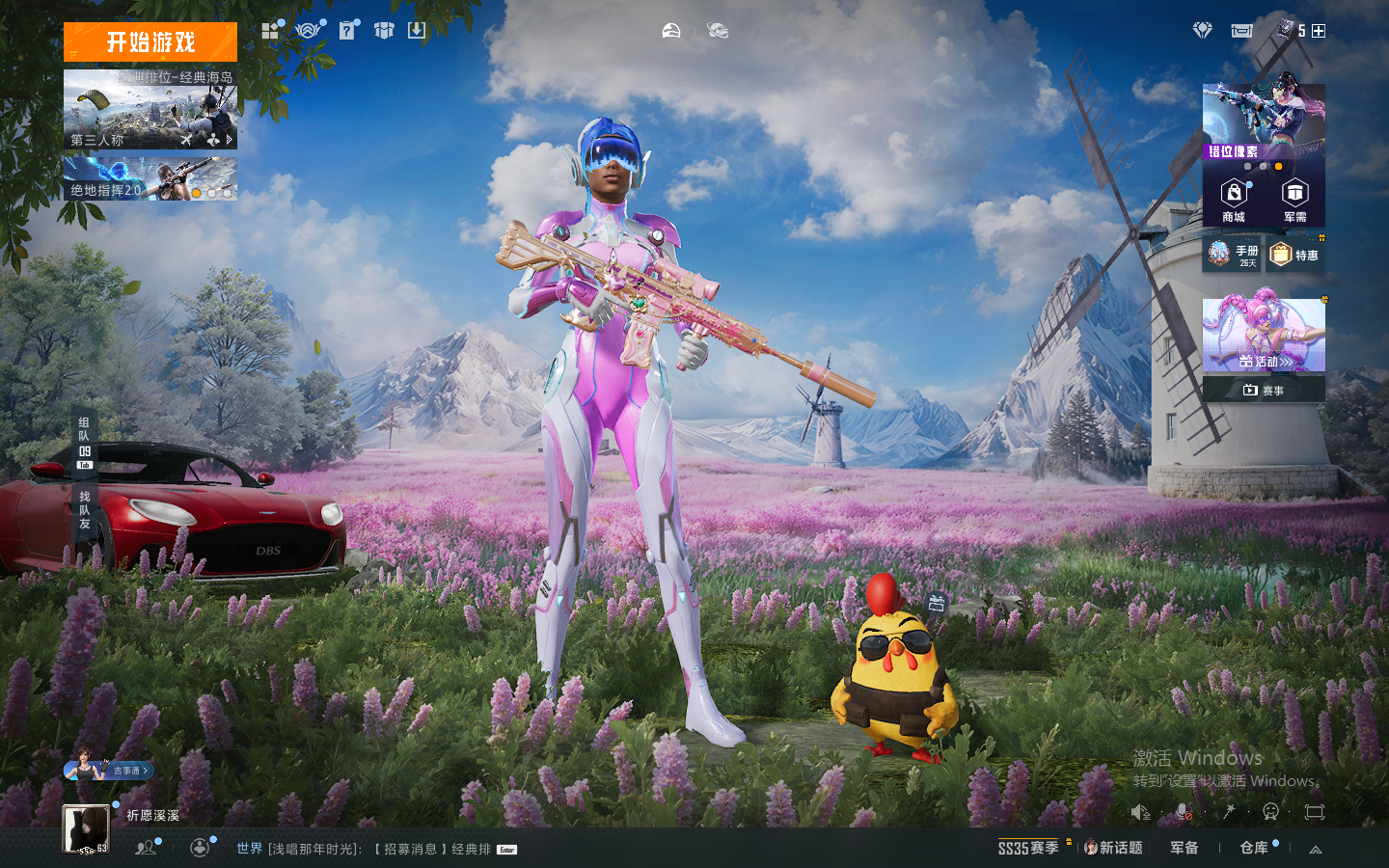Open the player avatar profile
1389x868 pixels.
[x=86, y=828]
